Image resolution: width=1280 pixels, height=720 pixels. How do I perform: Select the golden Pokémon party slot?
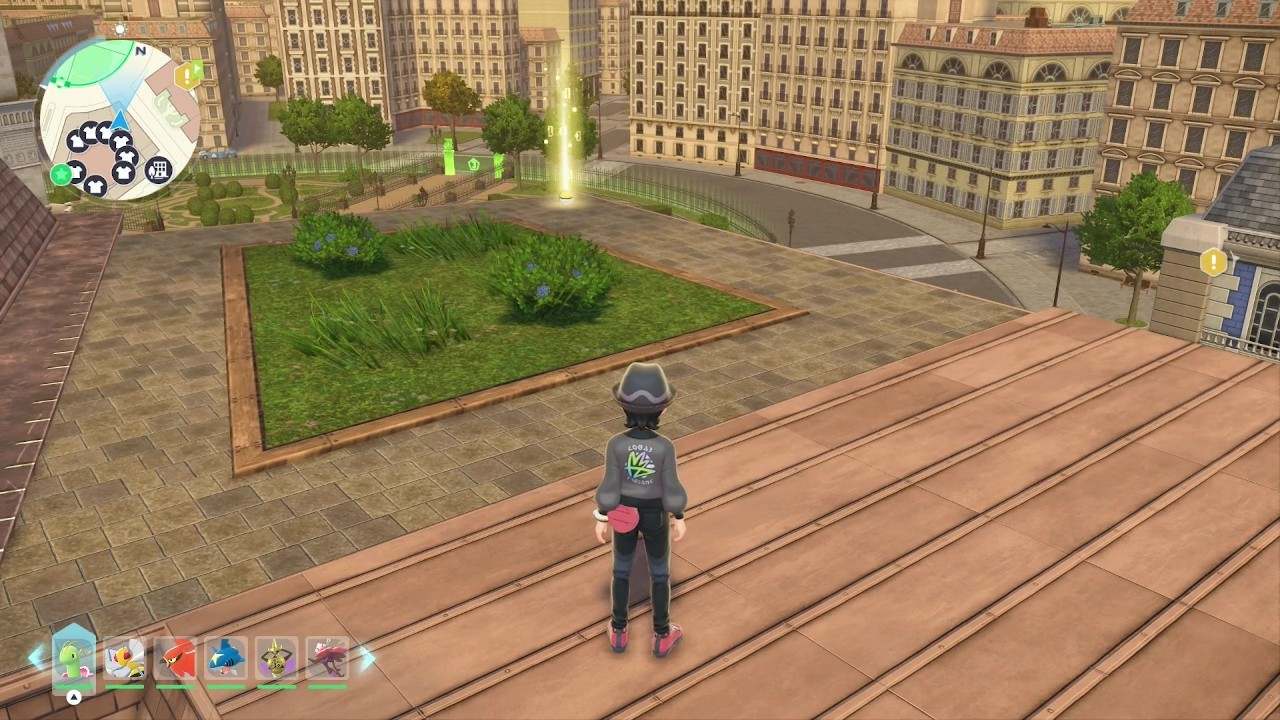(276, 659)
